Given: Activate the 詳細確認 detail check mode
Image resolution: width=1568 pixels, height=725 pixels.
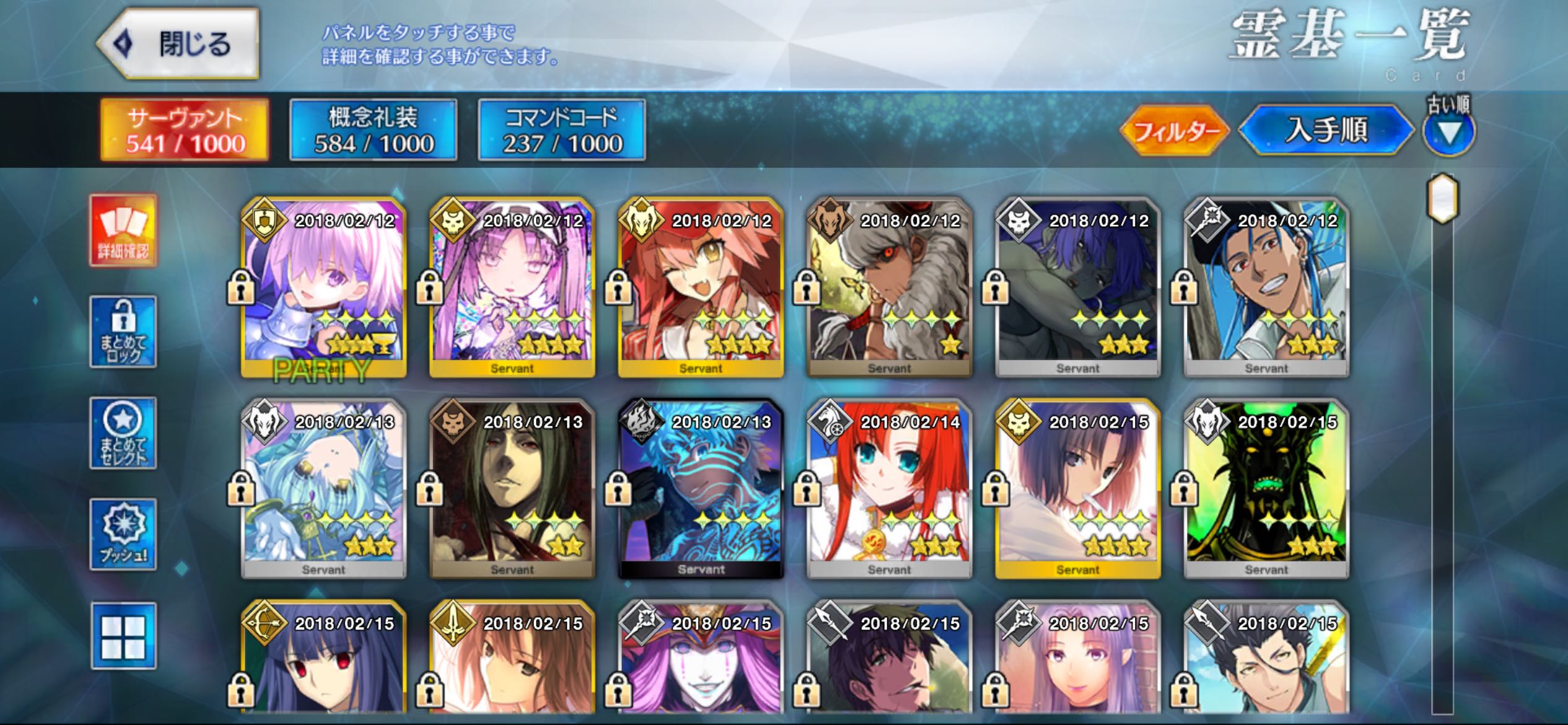Looking at the screenshot, I should (x=123, y=231).
